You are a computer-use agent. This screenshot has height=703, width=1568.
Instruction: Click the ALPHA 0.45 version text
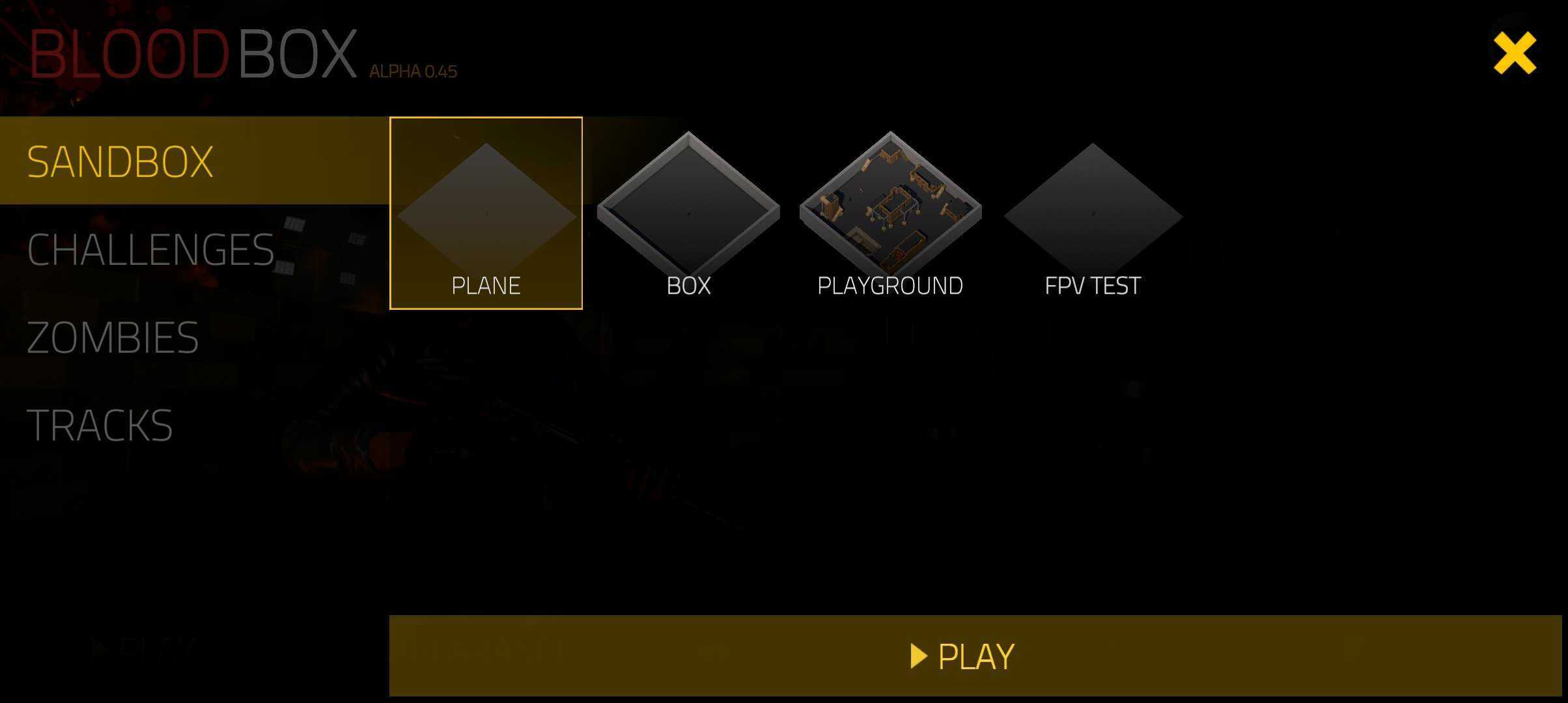point(413,71)
